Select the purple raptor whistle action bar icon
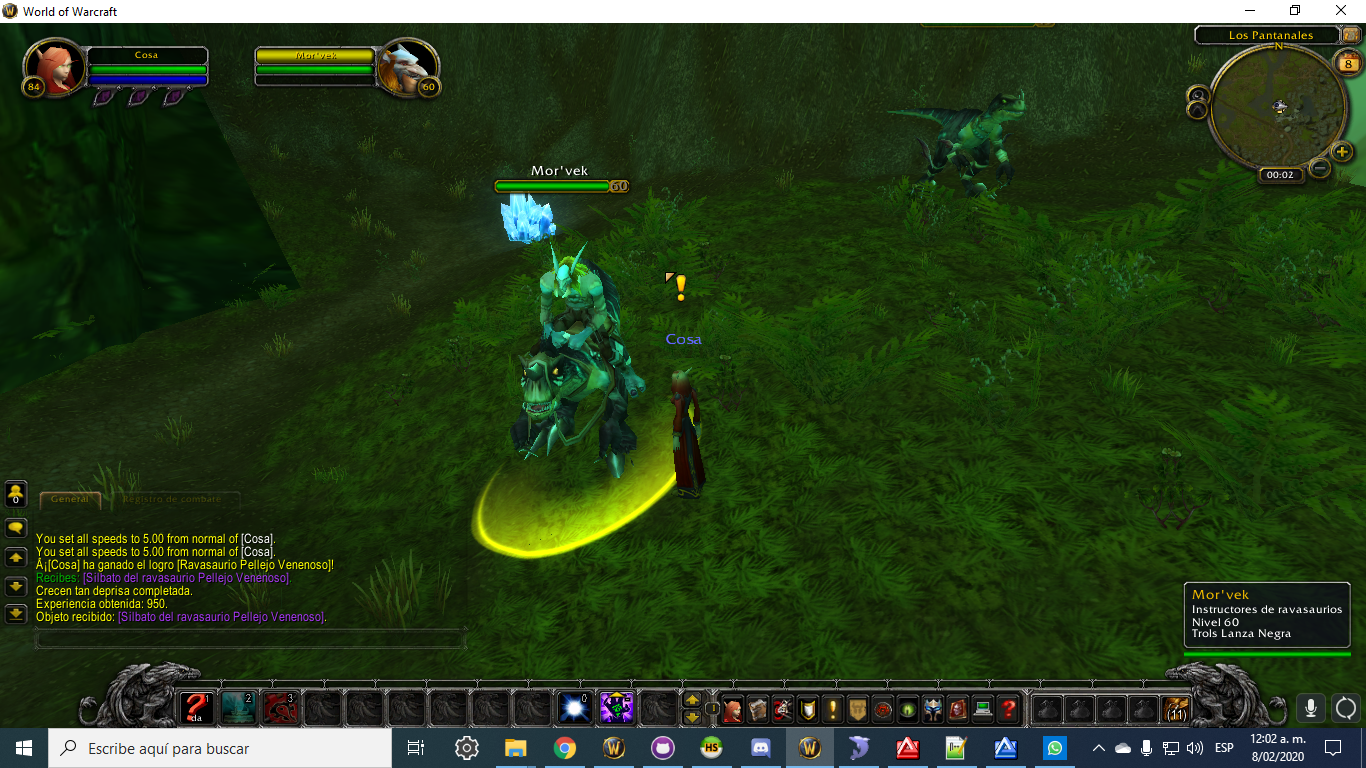This screenshot has height=768, width=1366. click(x=614, y=708)
